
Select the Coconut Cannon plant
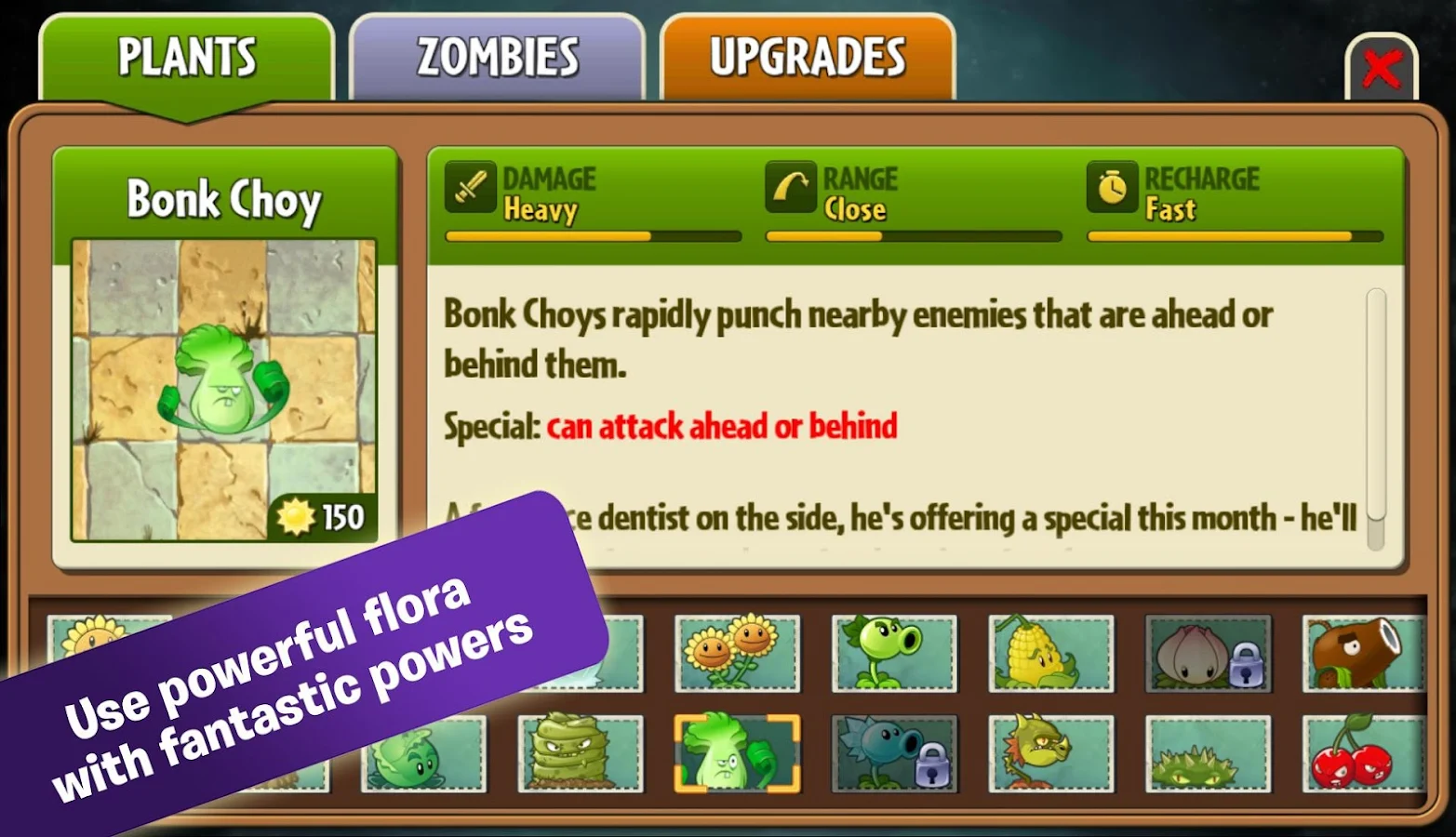point(1362,651)
